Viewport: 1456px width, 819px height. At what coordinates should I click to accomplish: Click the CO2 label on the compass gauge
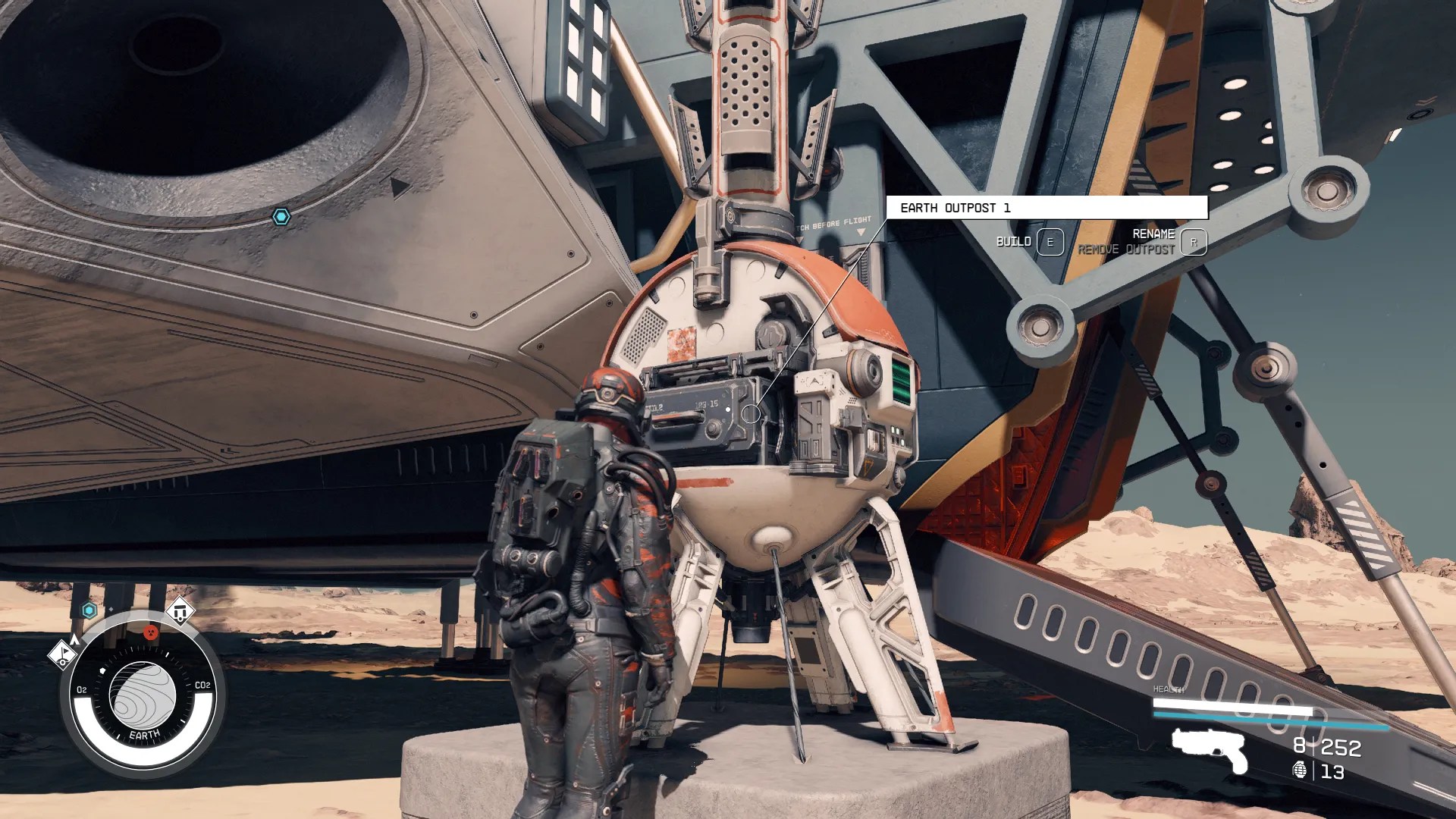[203, 685]
